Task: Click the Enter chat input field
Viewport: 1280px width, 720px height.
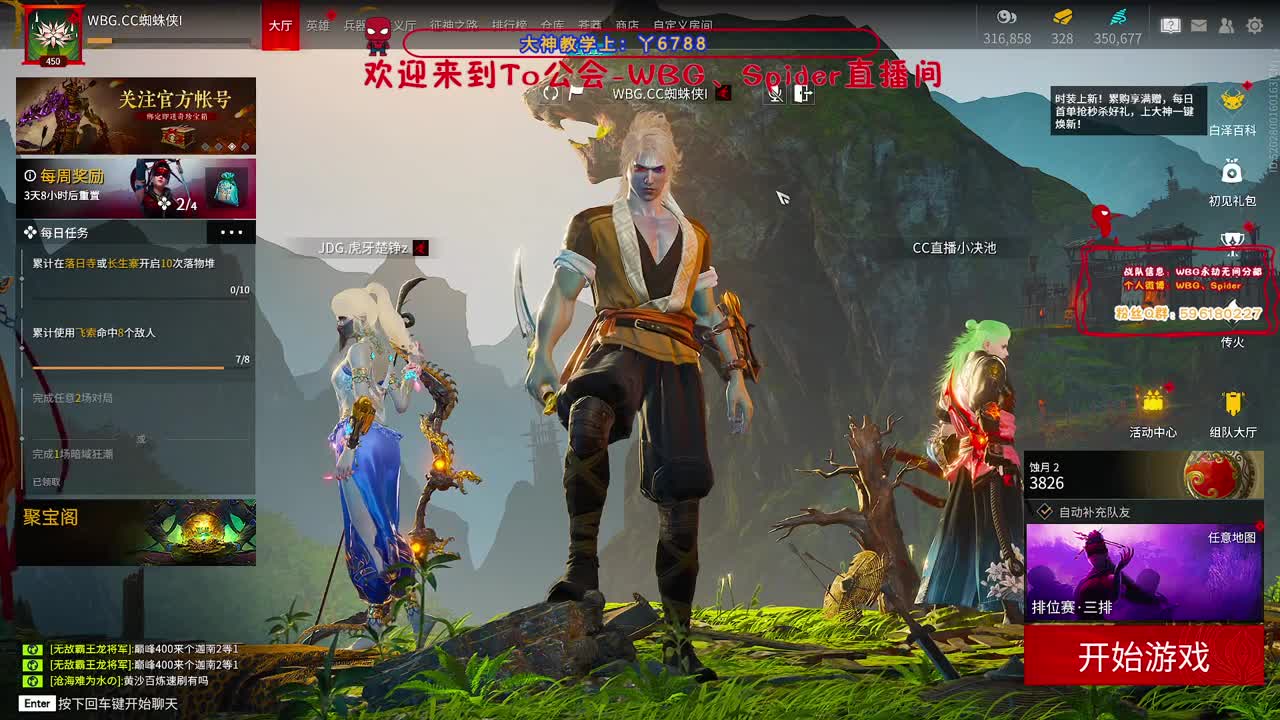Action: point(100,703)
